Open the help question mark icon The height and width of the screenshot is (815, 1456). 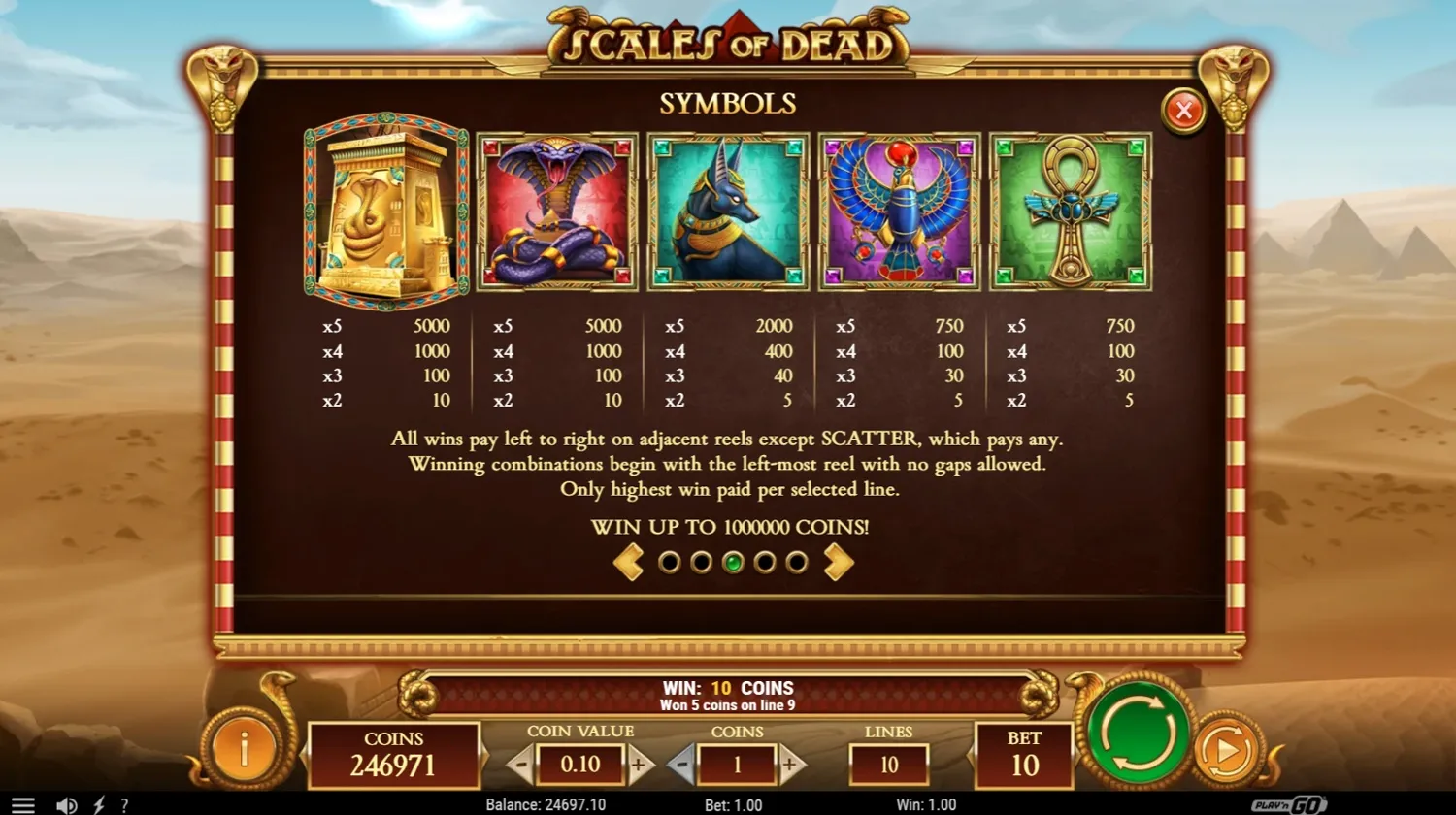coord(124,804)
